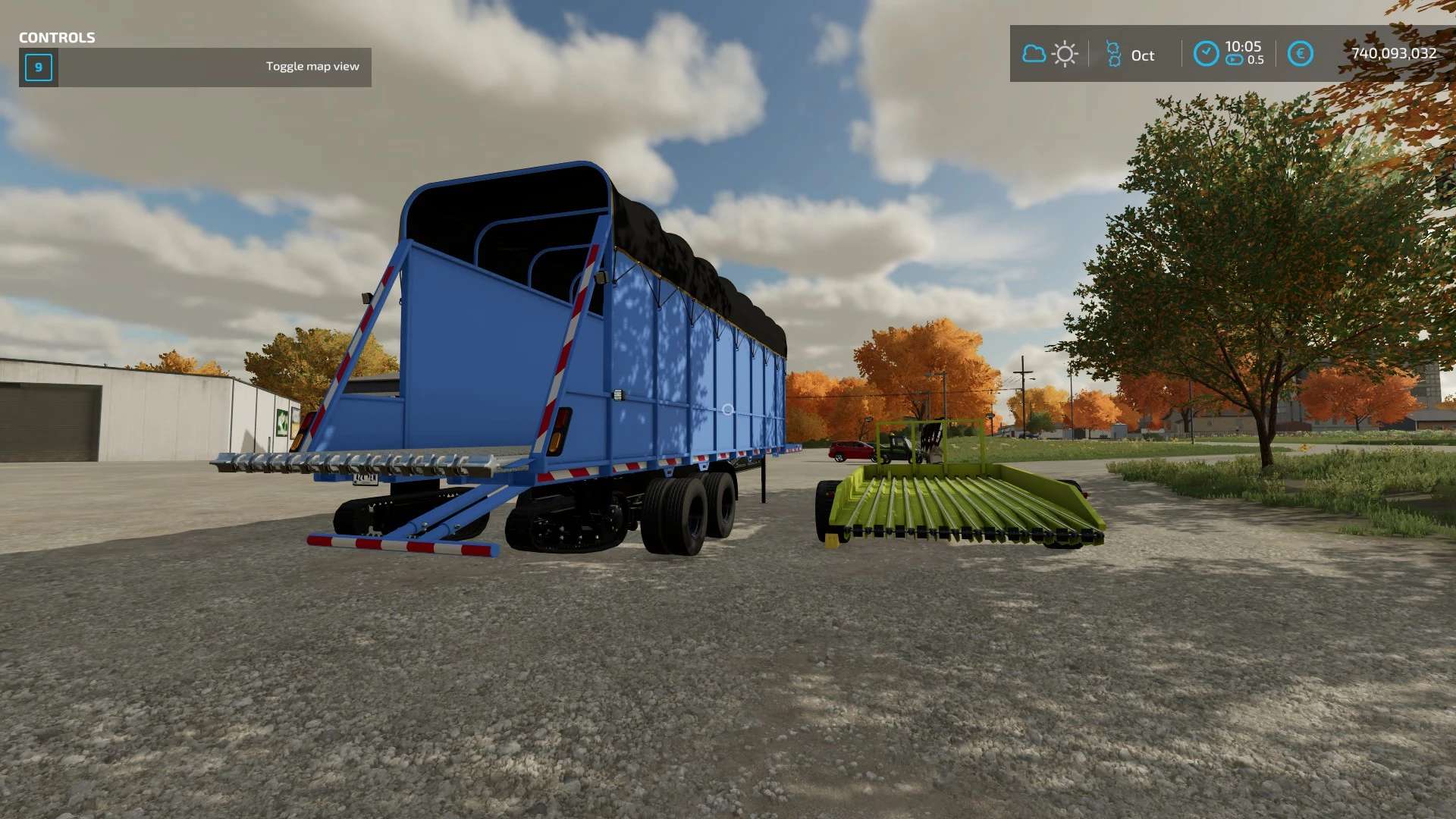This screenshot has width=1456, height=819.
Task: Select the Toggle map view control entry
Action: coord(196,67)
